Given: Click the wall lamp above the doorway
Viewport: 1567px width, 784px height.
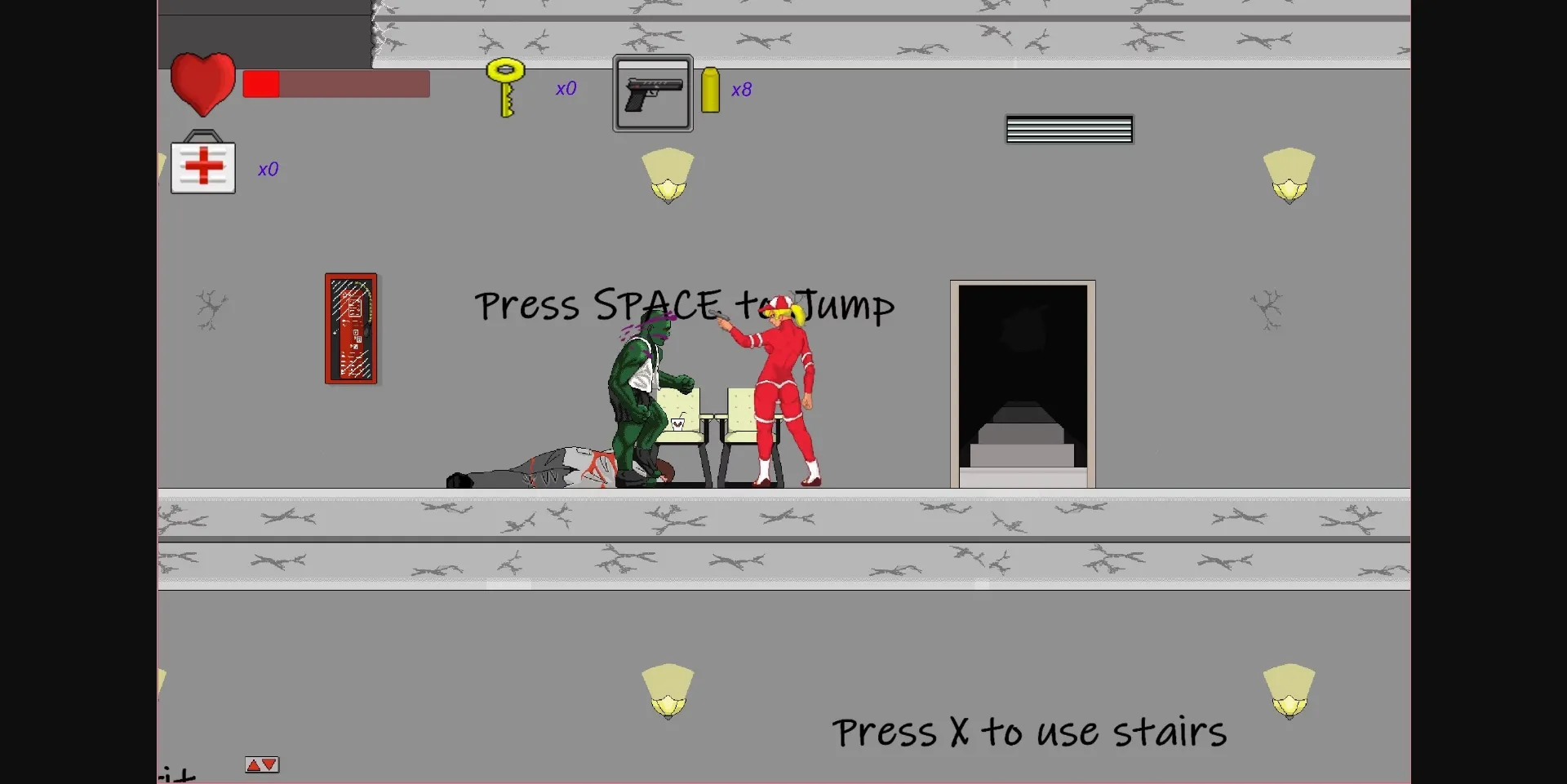Looking at the screenshot, I should click(x=1290, y=173).
